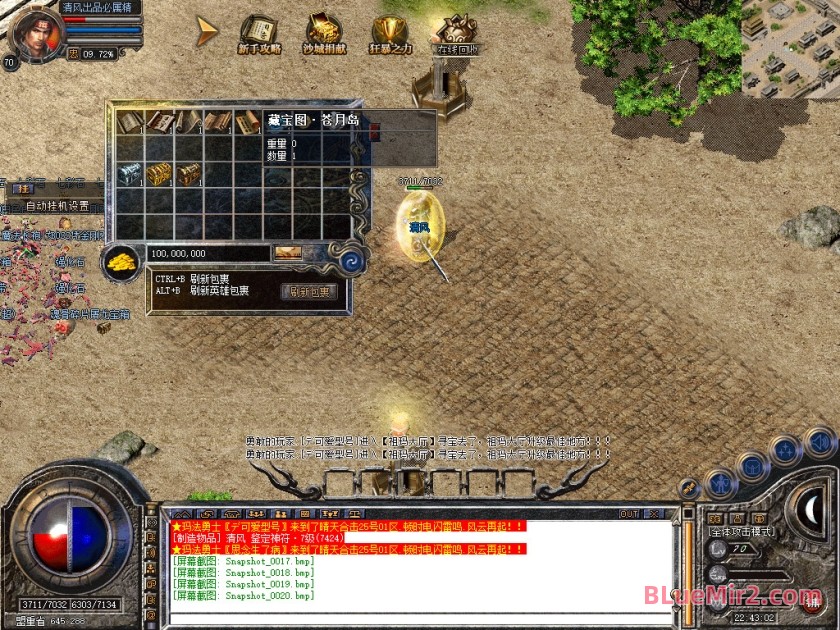840x630 pixels.
Task: Click the player portrait
Action: tap(35, 28)
